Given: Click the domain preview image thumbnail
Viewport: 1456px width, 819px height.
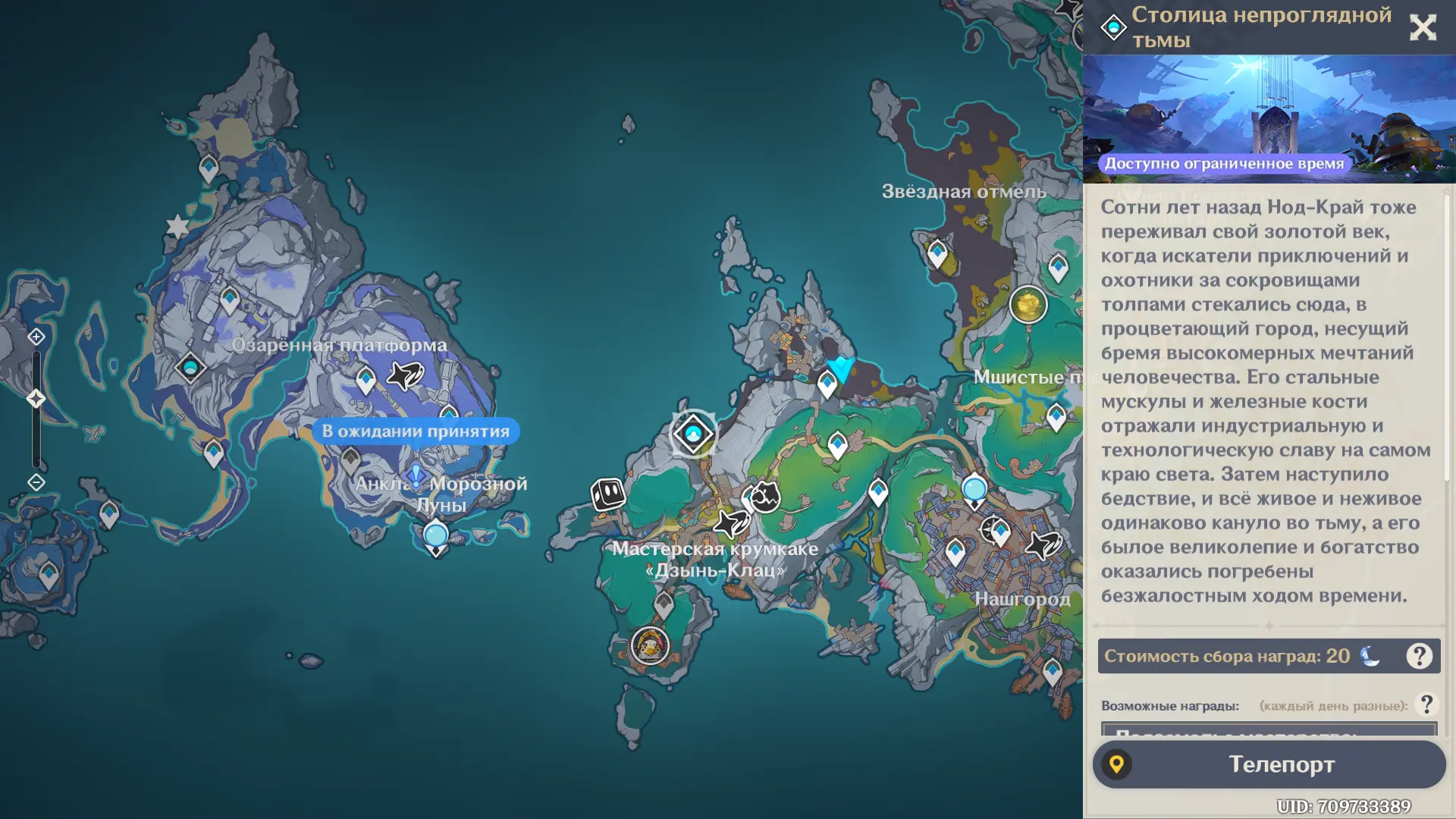Looking at the screenshot, I should 1269,119.
